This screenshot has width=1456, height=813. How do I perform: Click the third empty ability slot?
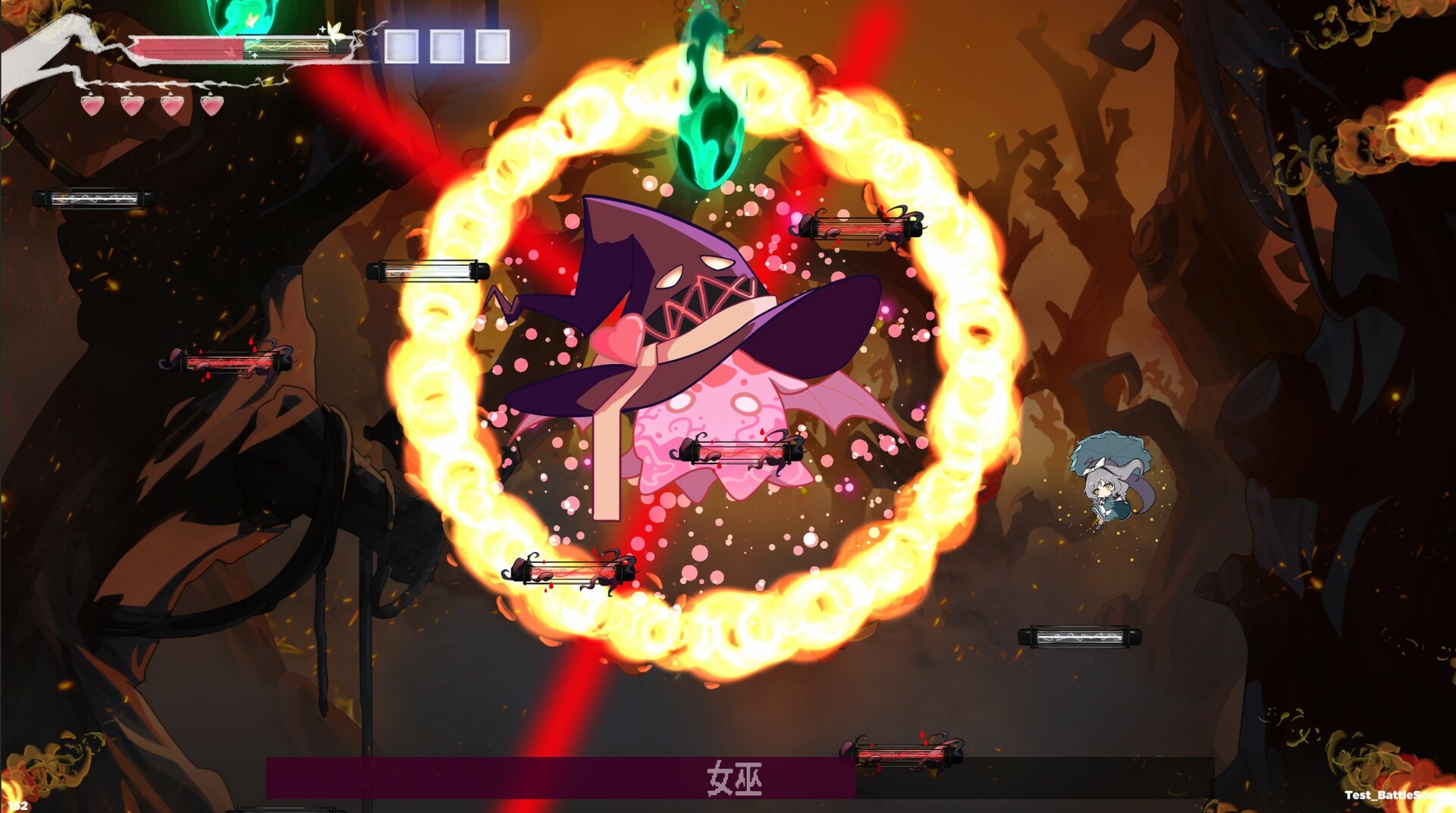tap(491, 46)
